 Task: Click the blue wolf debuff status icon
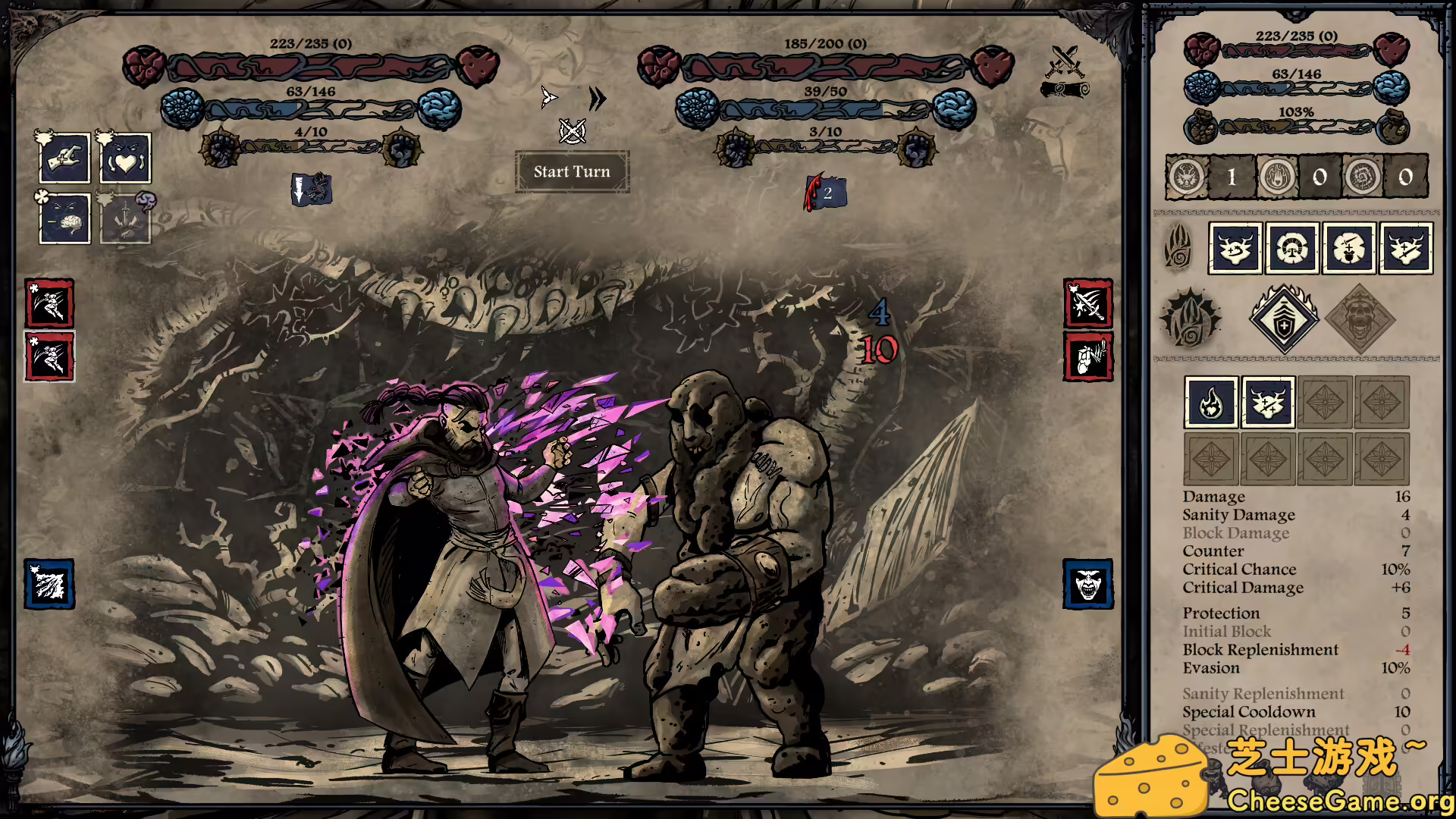point(312,190)
